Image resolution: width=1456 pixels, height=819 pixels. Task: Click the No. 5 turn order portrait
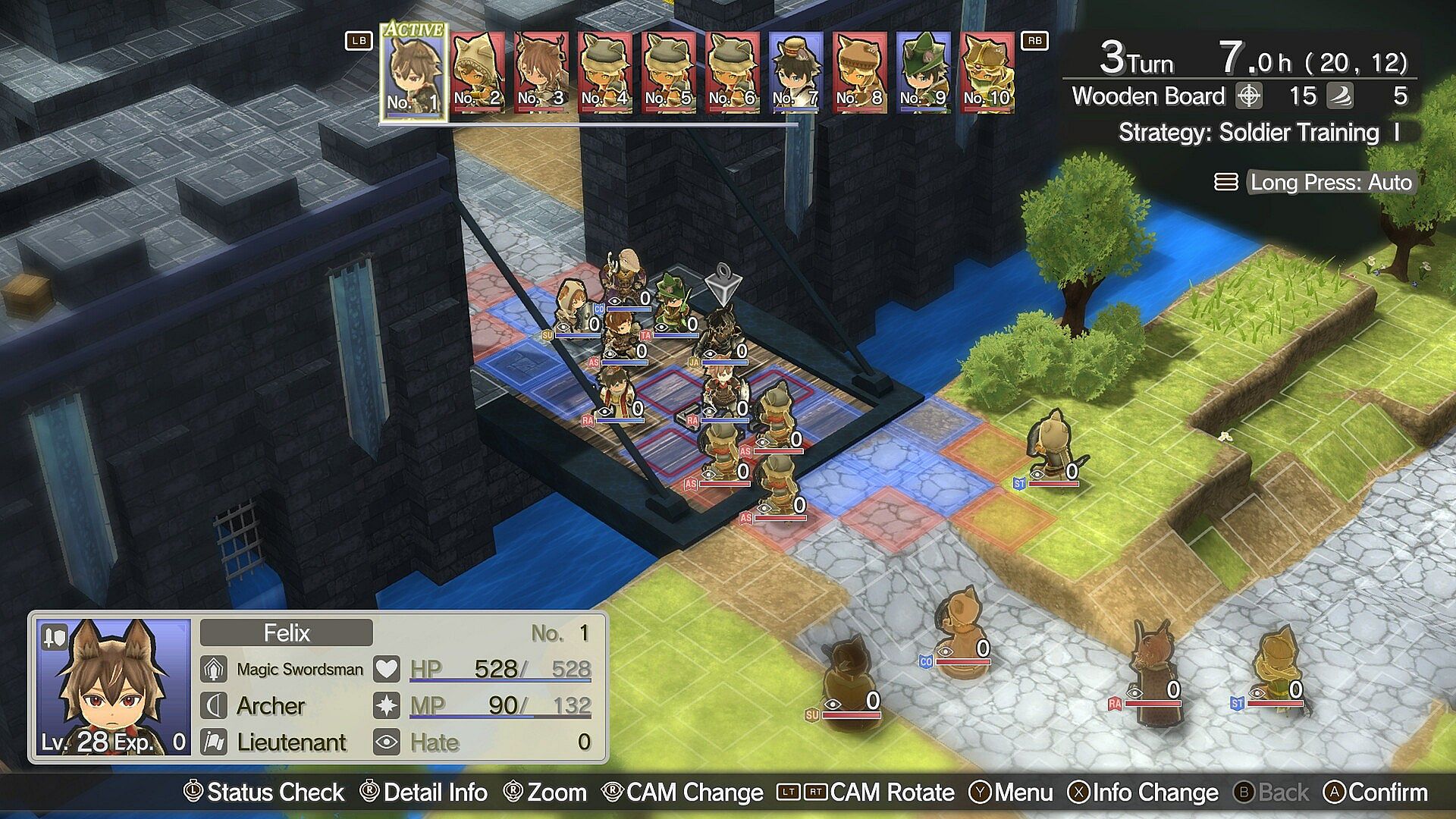669,73
